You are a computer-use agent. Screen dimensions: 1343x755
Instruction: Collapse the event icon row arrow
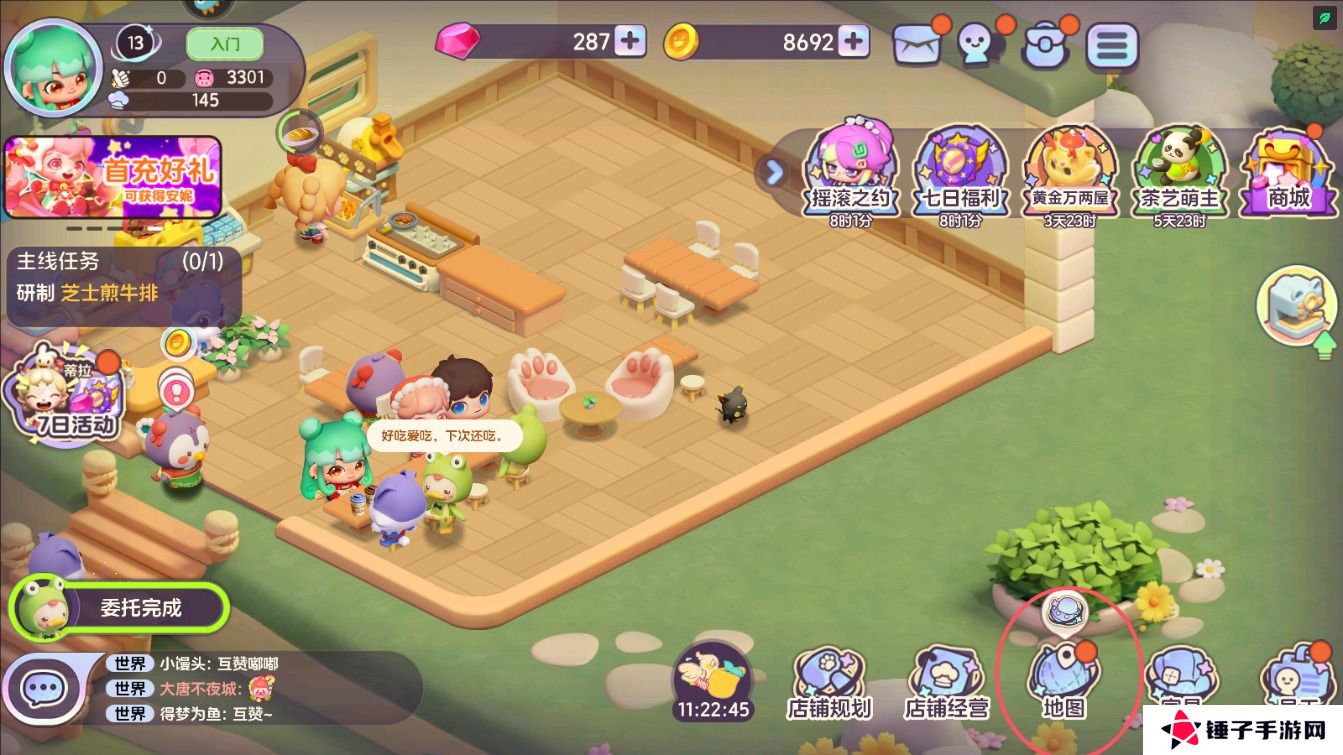pyautogui.click(x=774, y=172)
